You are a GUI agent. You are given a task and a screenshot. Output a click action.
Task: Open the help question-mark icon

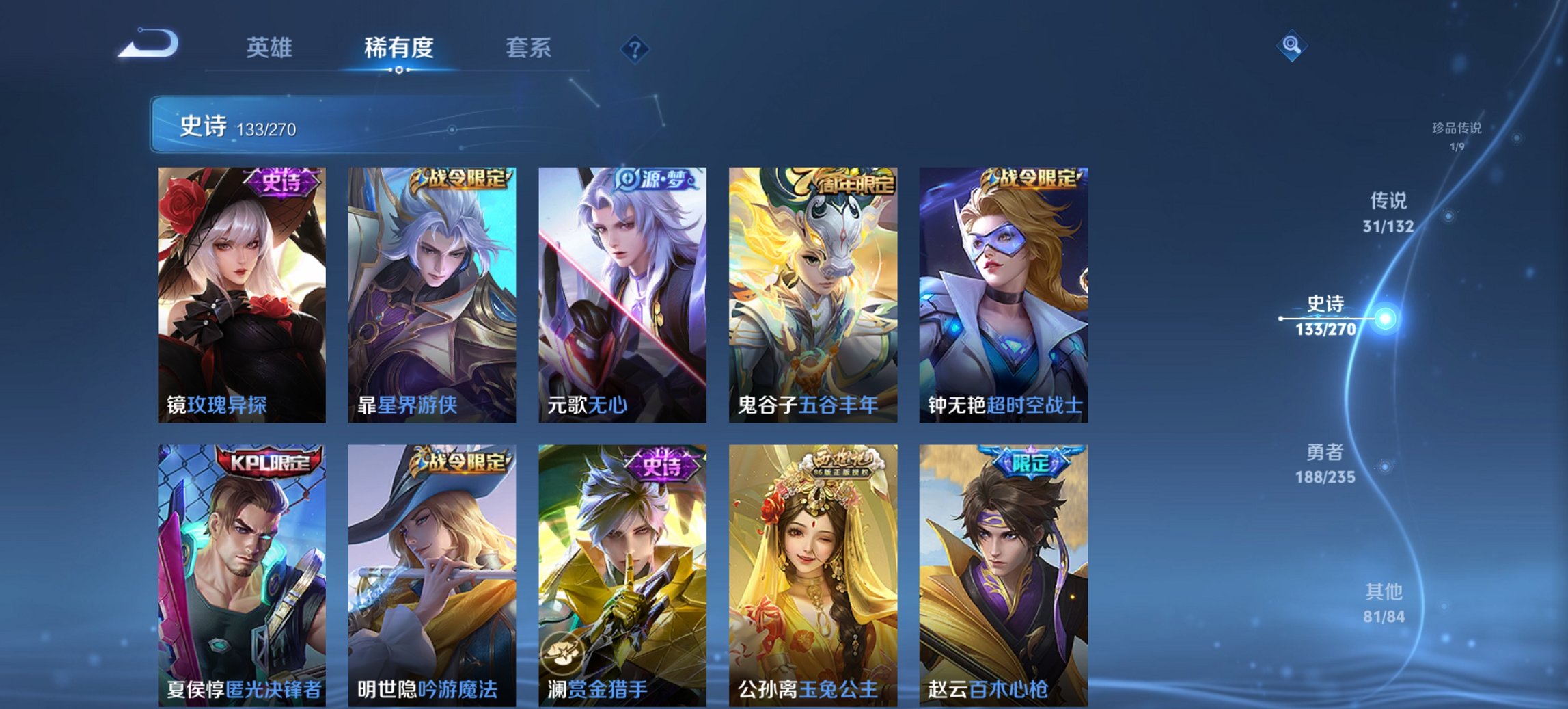(635, 46)
